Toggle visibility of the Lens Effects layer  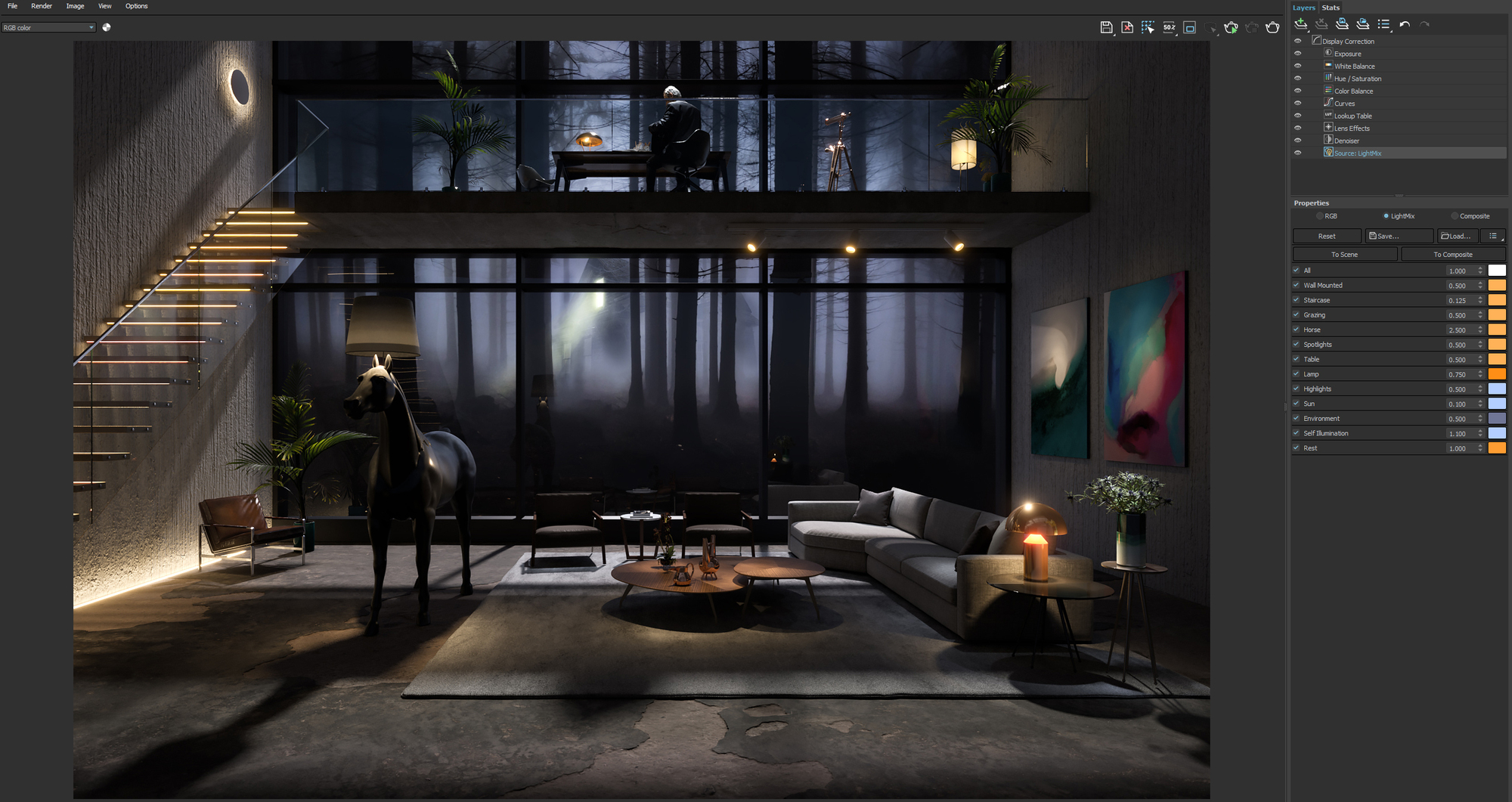tap(1298, 127)
